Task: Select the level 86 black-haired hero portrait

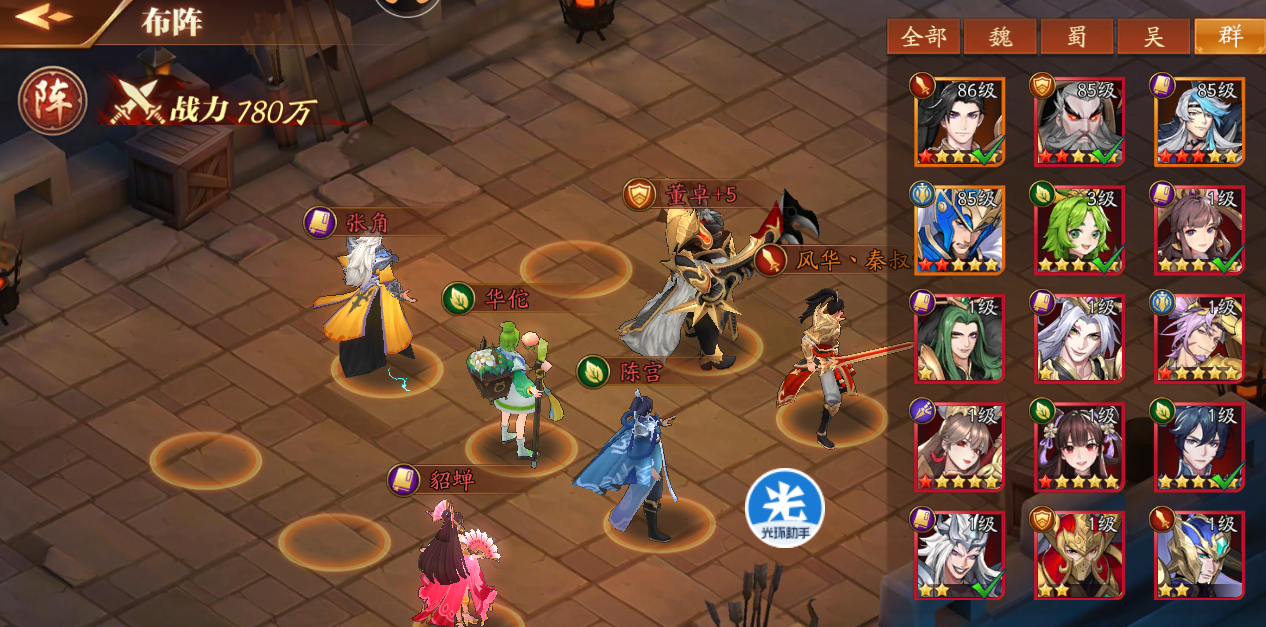Action: (959, 122)
